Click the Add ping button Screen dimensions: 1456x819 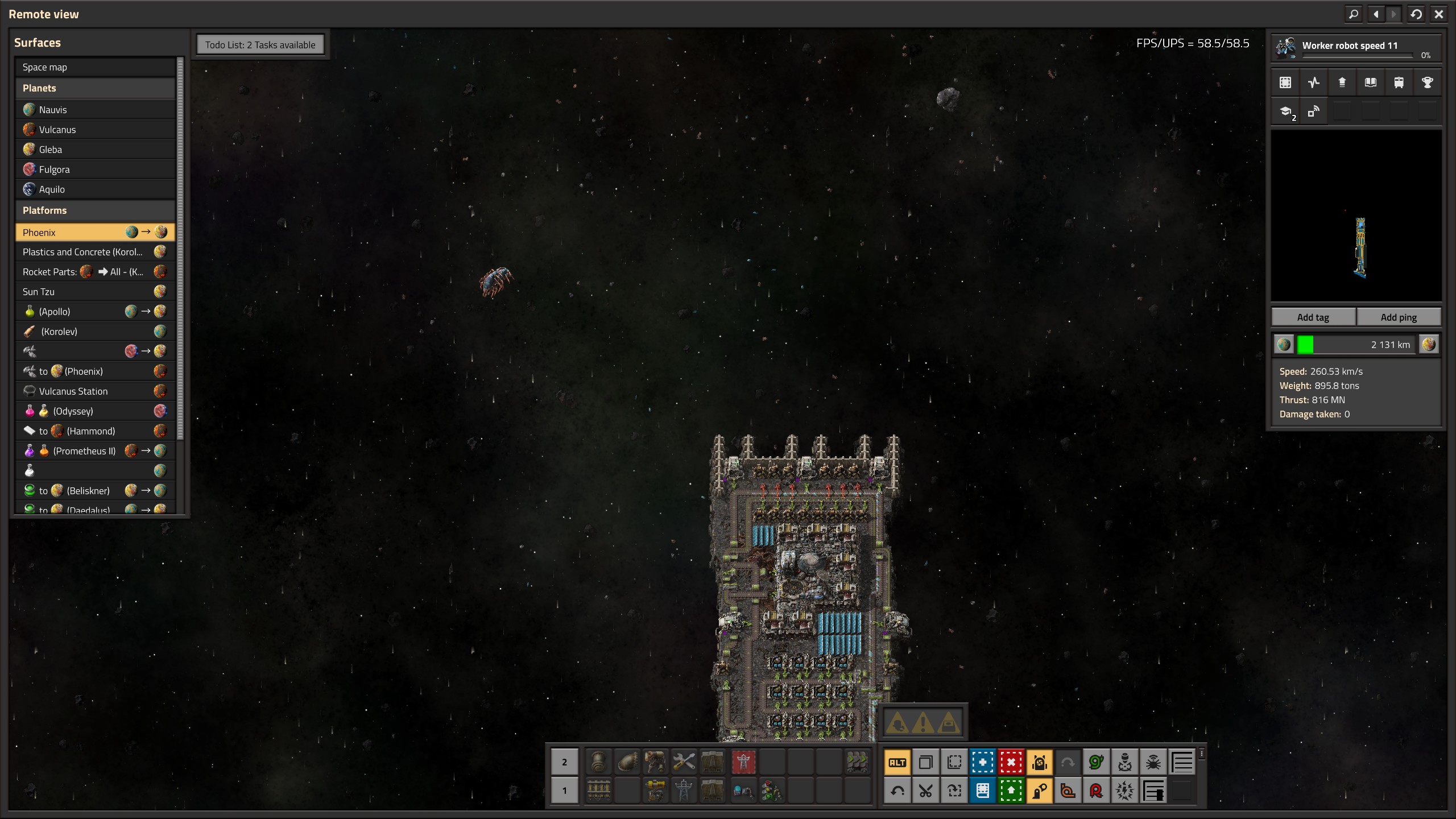[1399, 317]
